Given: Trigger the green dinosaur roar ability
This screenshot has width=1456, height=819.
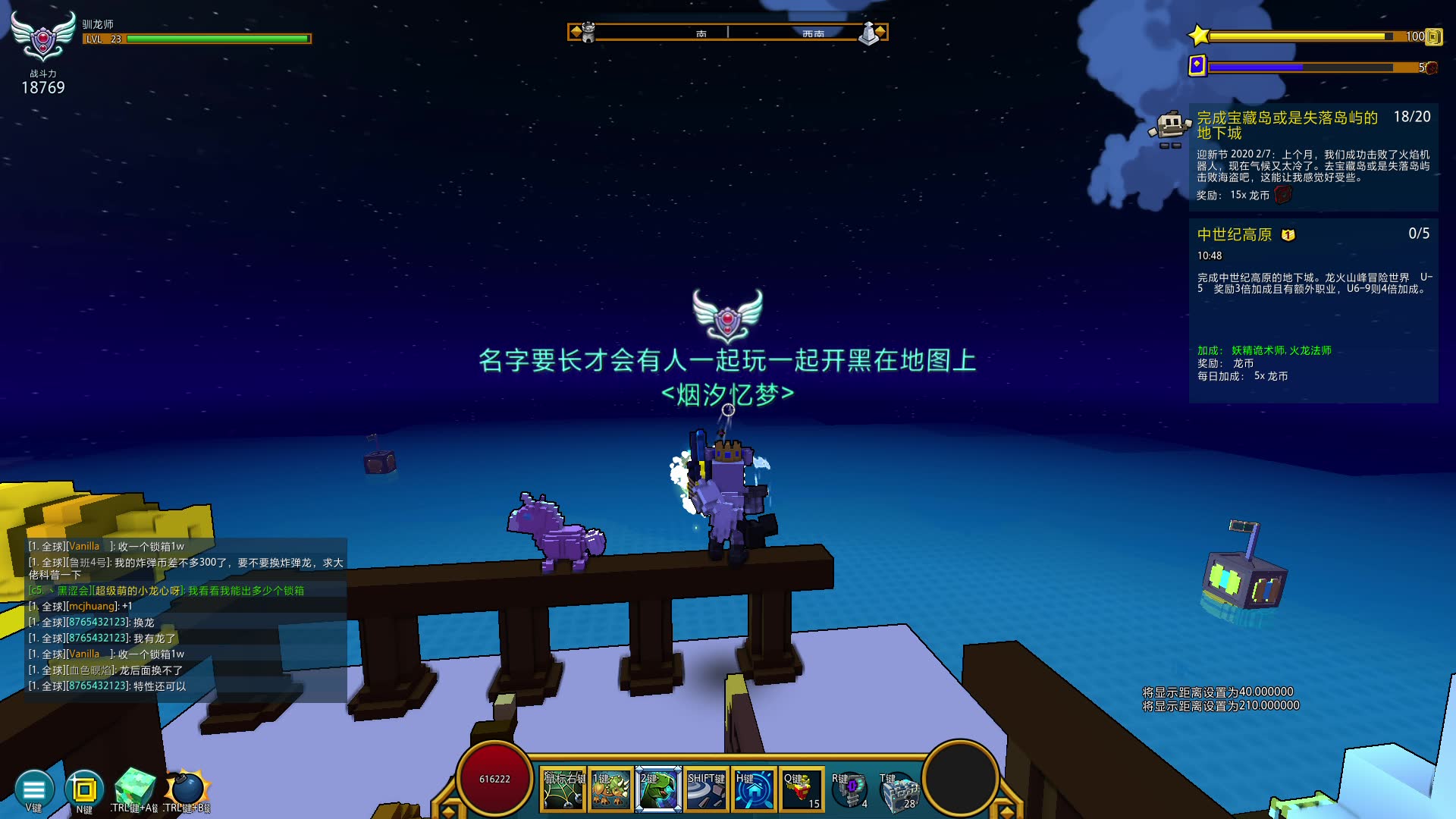Looking at the screenshot, I should click(658, 789).
